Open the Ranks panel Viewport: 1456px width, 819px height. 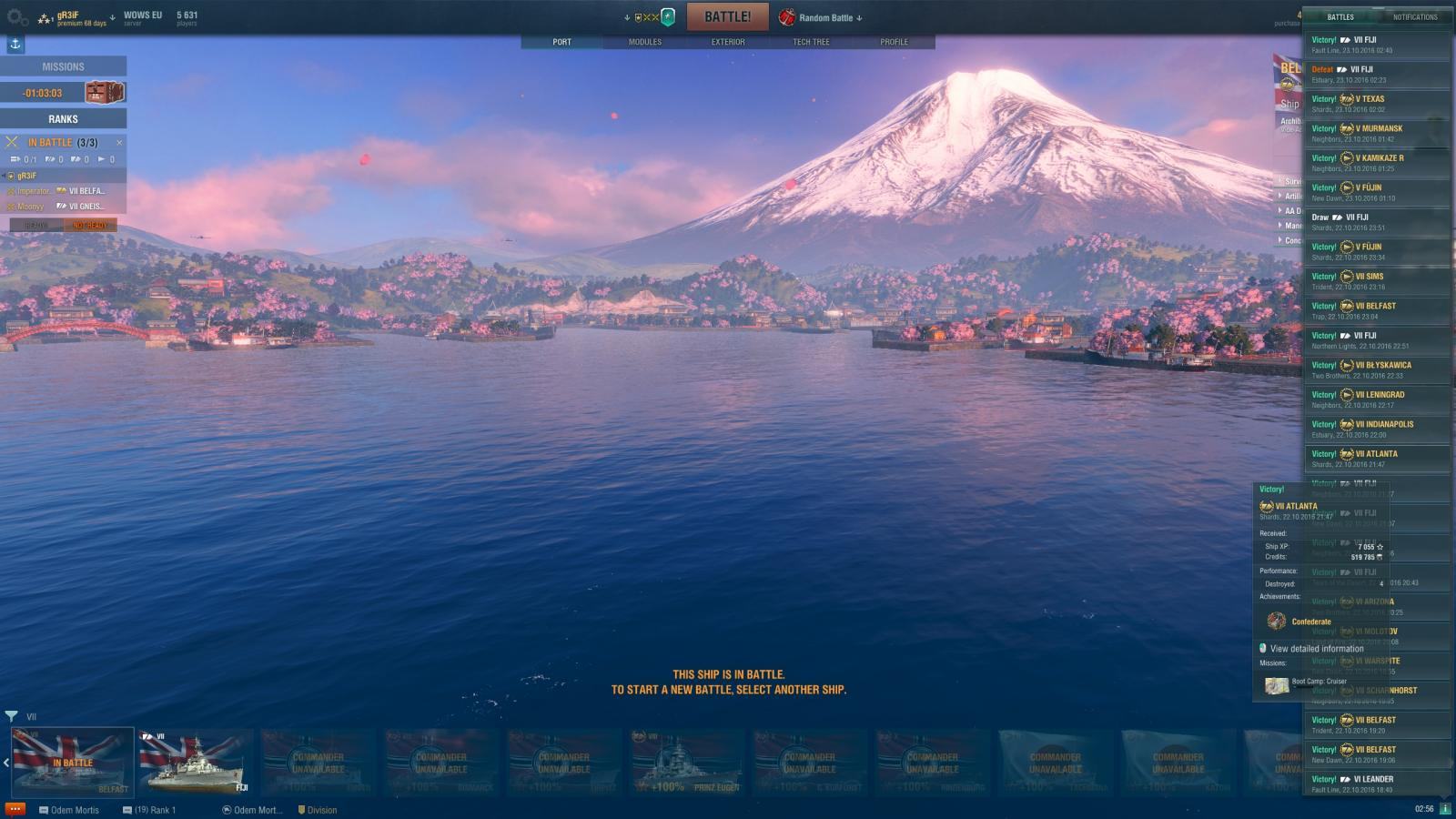point(63,118)
